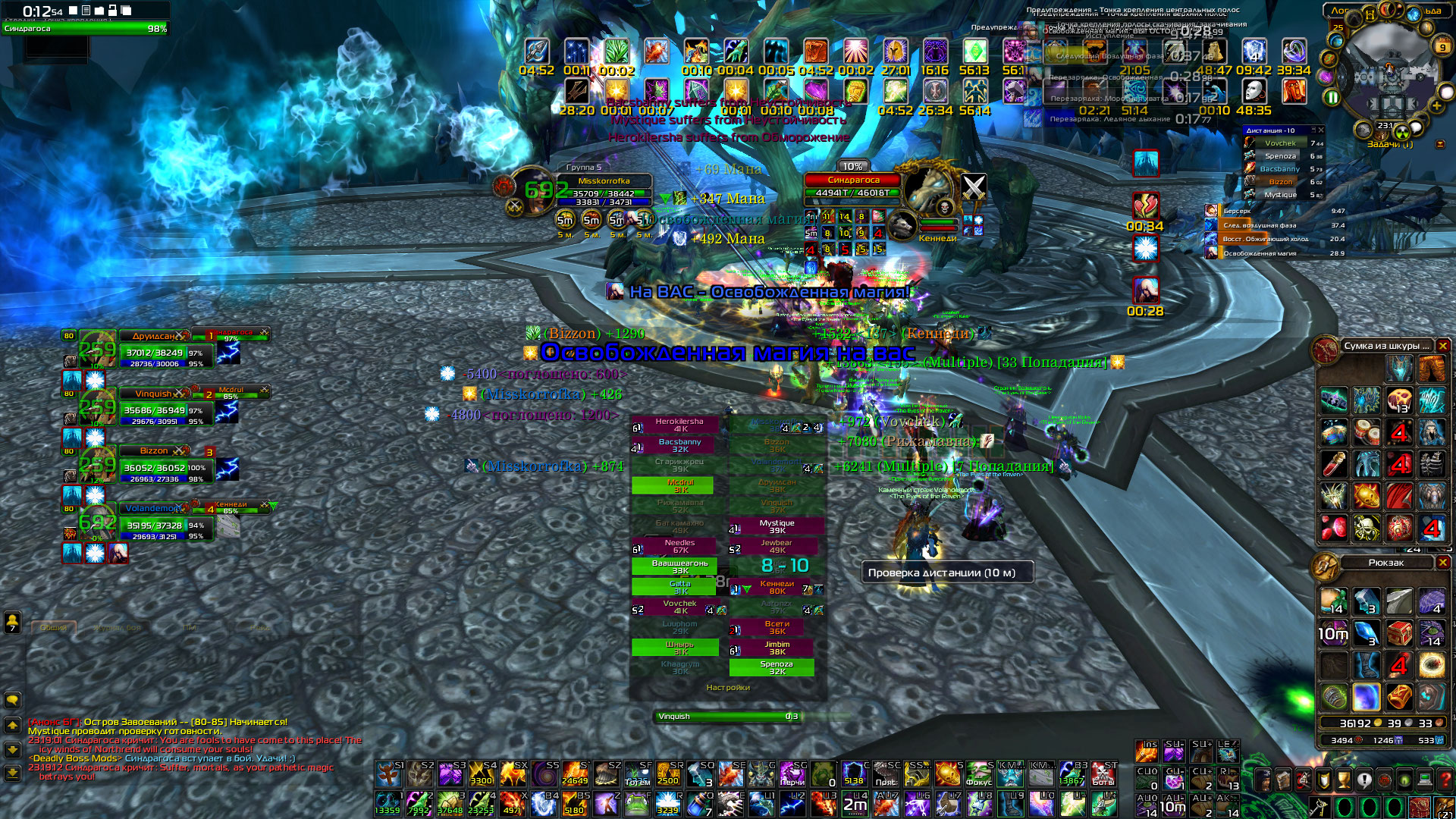
Task: Close the Дистанция range check window
Action: (1320, 130)
